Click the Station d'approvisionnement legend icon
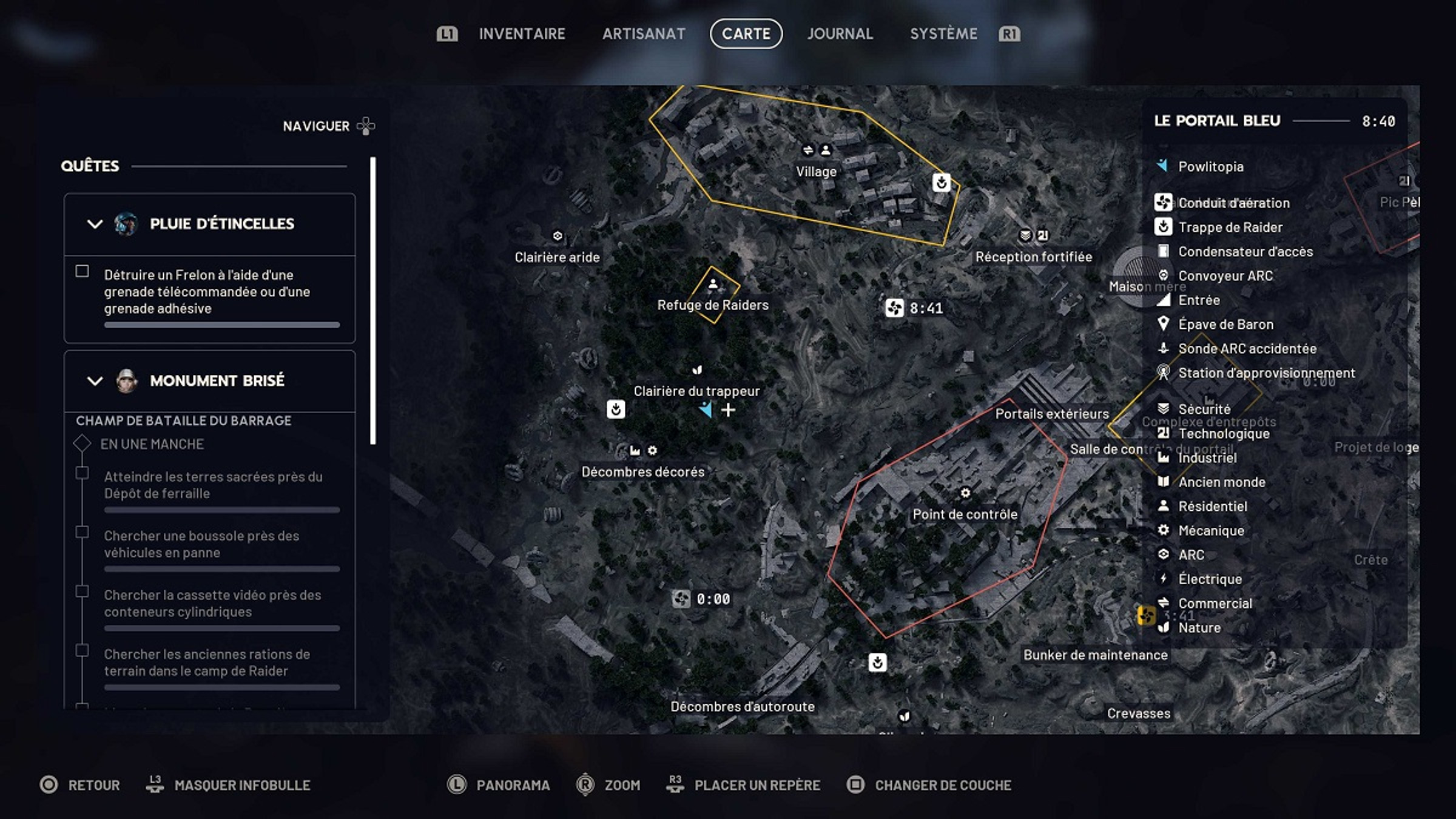Screen dimensions: 1456x819 click(x=1163, y=372)
